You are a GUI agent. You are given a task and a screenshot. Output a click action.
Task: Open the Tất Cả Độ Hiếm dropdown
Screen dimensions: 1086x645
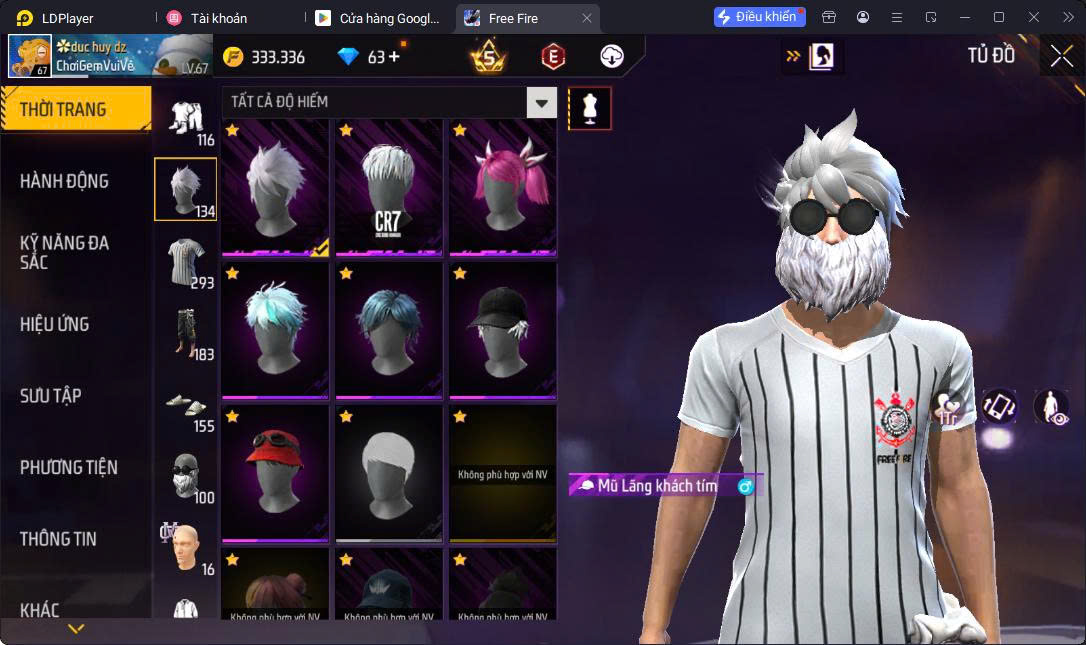pyautogui.click(x=541, y=102)
